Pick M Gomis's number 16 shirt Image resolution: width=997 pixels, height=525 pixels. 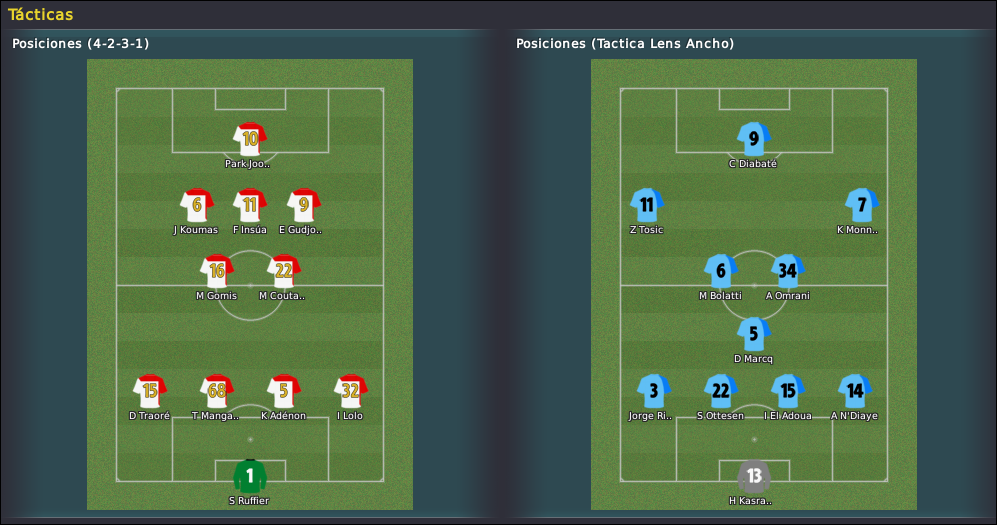click(x=216, y=271)
